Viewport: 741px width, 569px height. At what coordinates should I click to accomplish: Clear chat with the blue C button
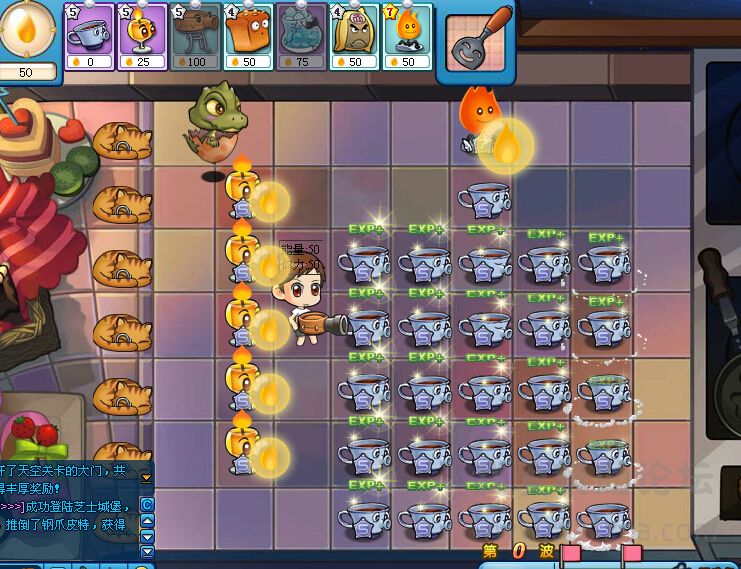tap(147, 505)
